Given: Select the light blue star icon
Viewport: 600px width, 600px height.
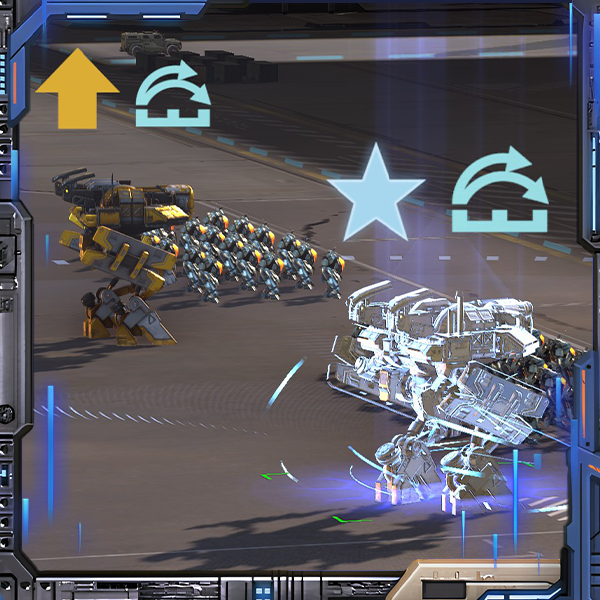Looking at the screenshot, I should (x=377, y=195).
